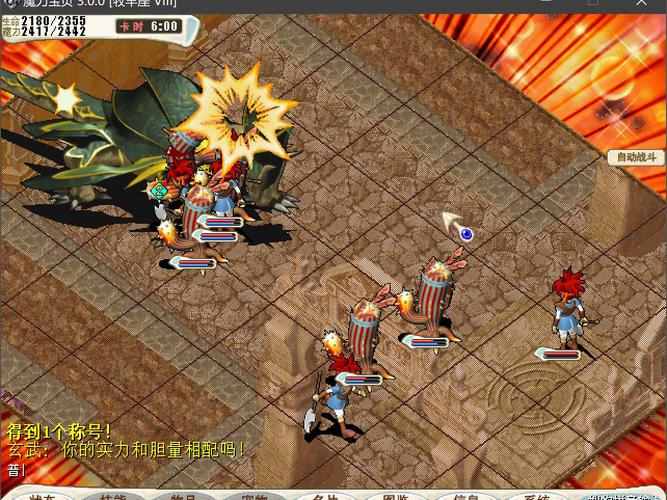Open the 状态 status menu
The width and height of the screenshot is (667, 500).
[x=41, y=496]
